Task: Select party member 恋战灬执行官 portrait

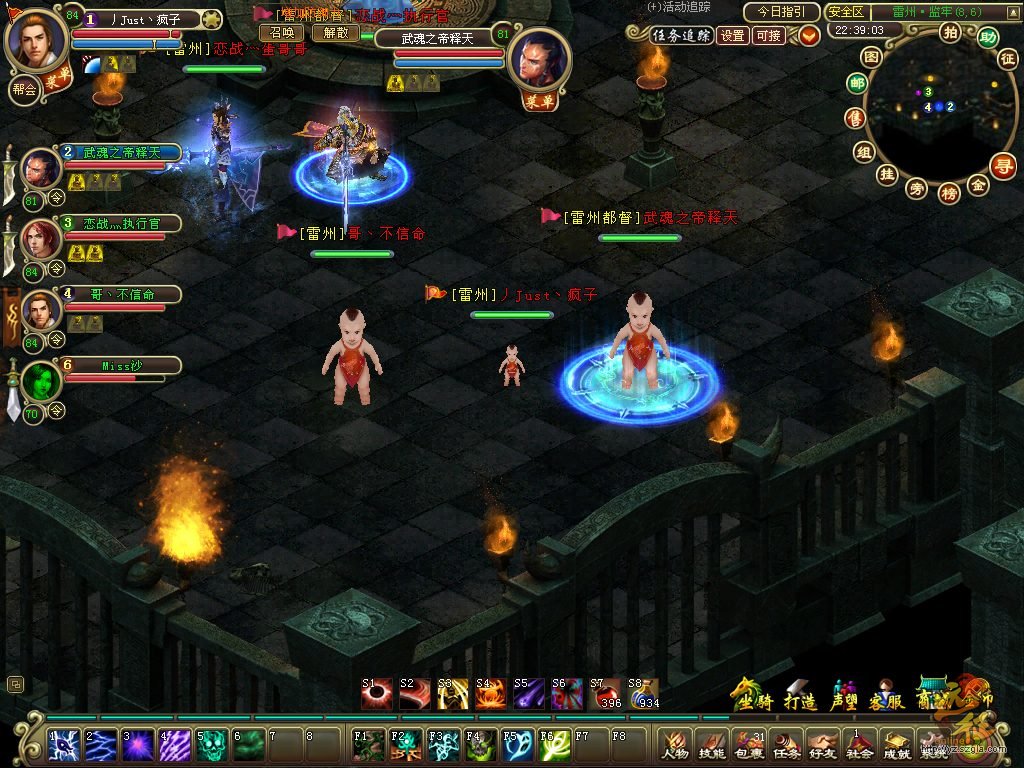Action: pos(39,238)
